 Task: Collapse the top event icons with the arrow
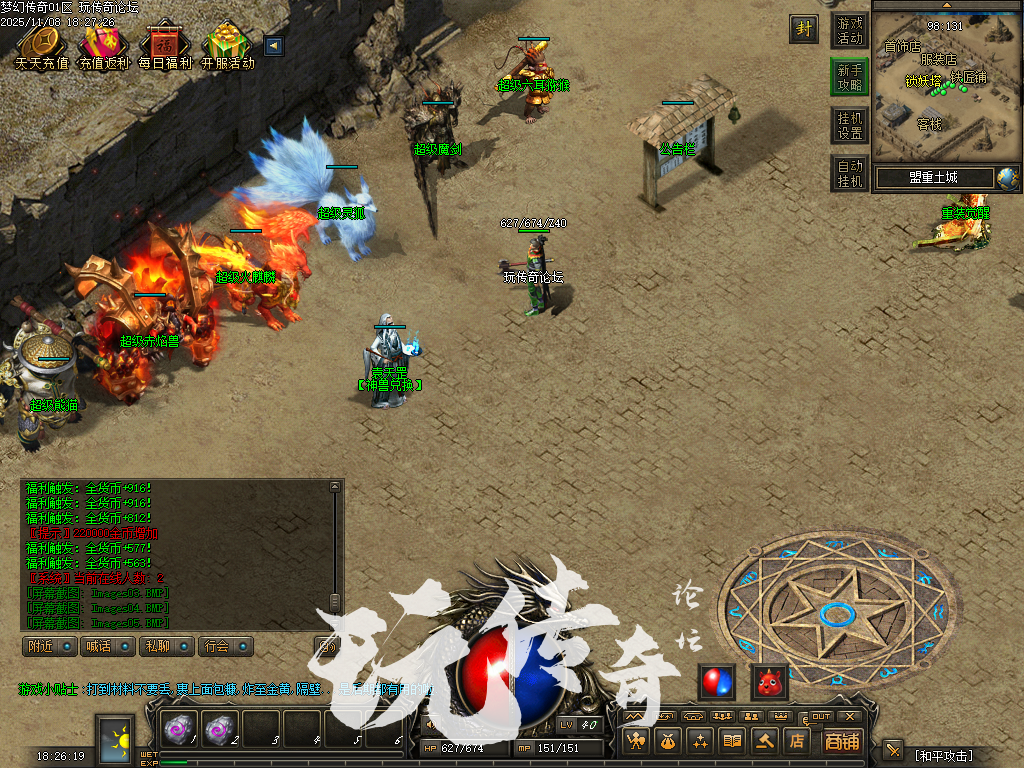click(x=273, y=45)
